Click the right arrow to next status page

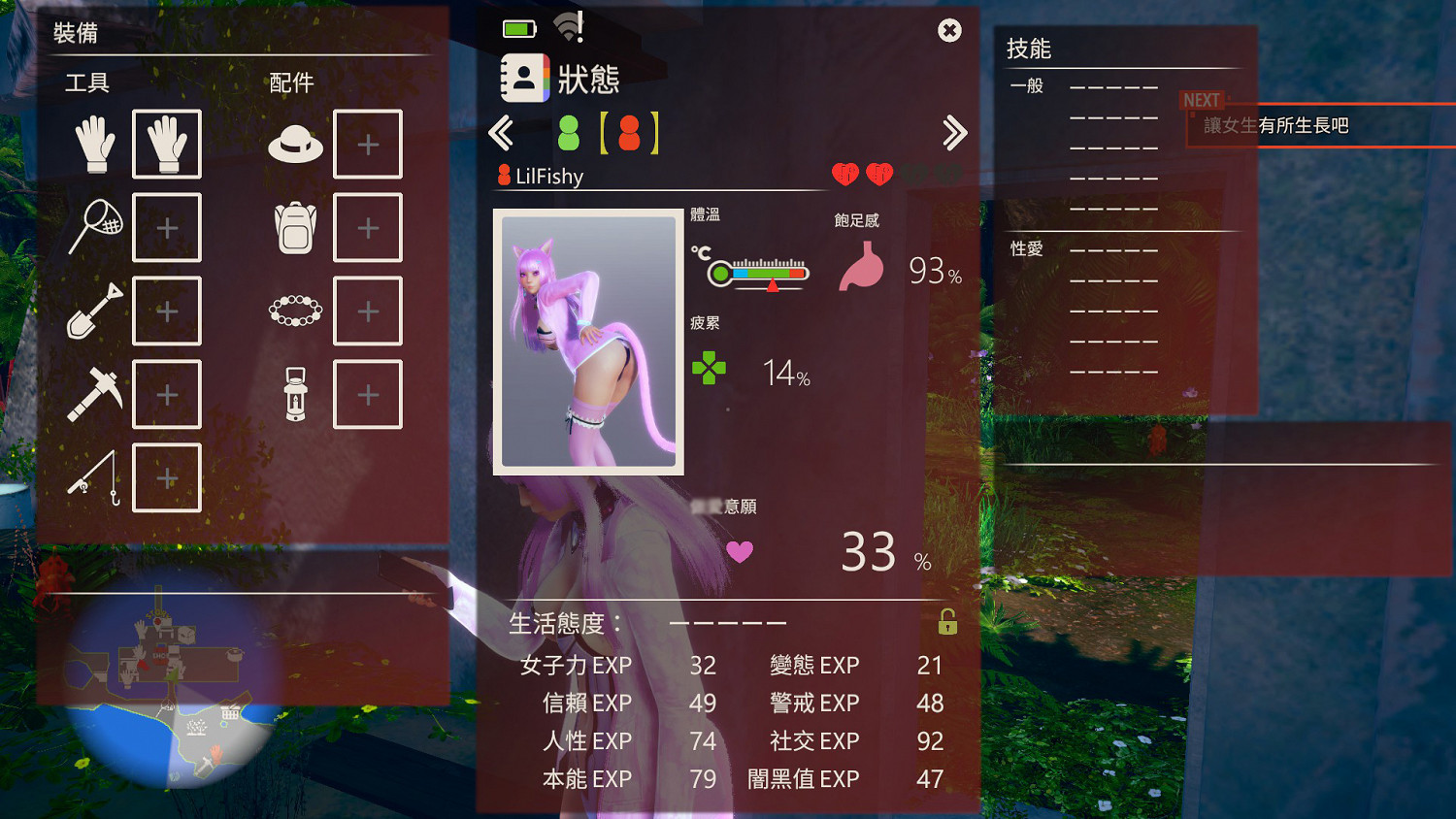pyautogui.click(x=956, y=133)
